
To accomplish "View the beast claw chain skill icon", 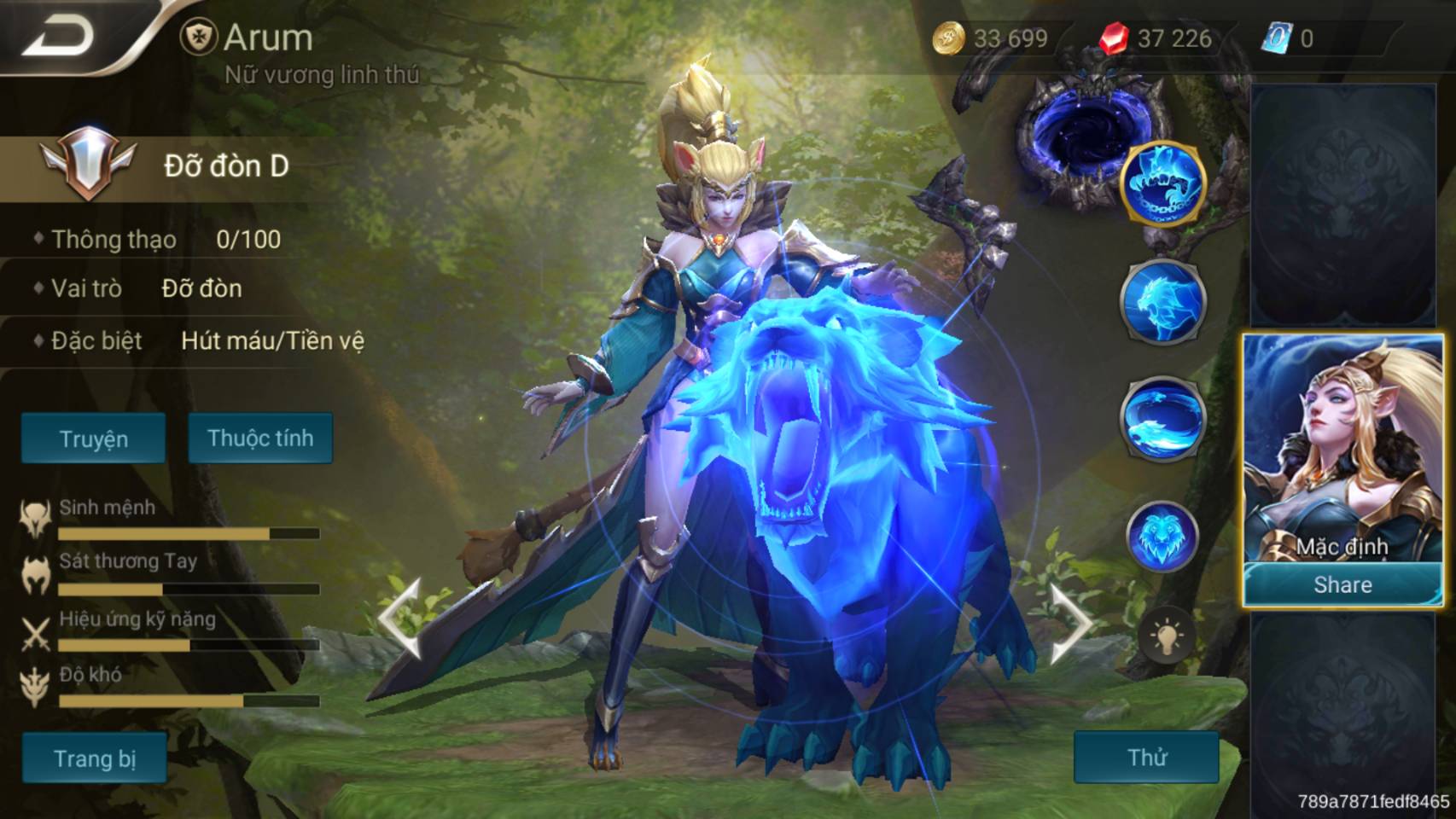I will tap(1162, 183).
